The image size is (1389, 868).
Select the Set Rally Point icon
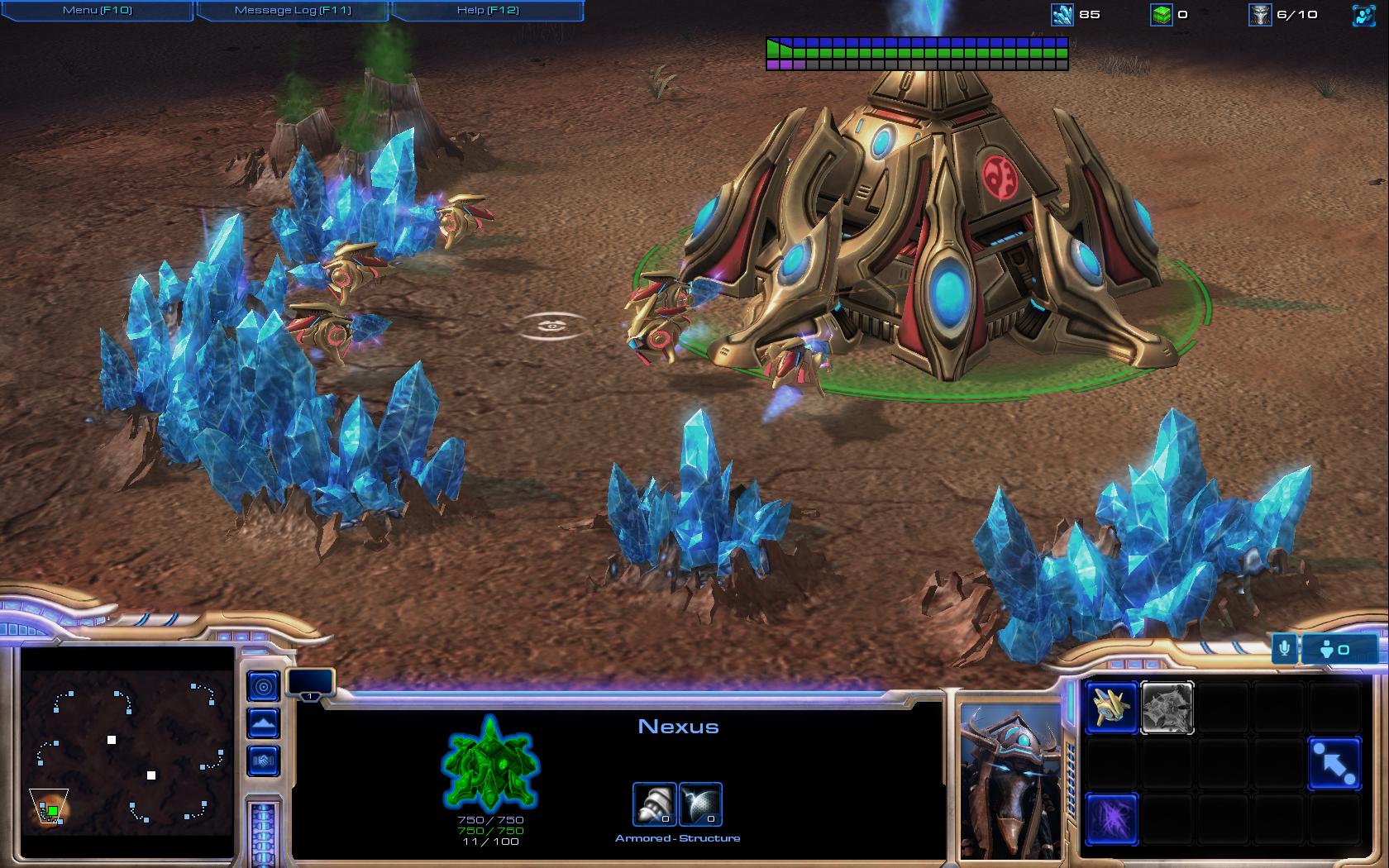pyautogui.click(x=1335, y=763)
